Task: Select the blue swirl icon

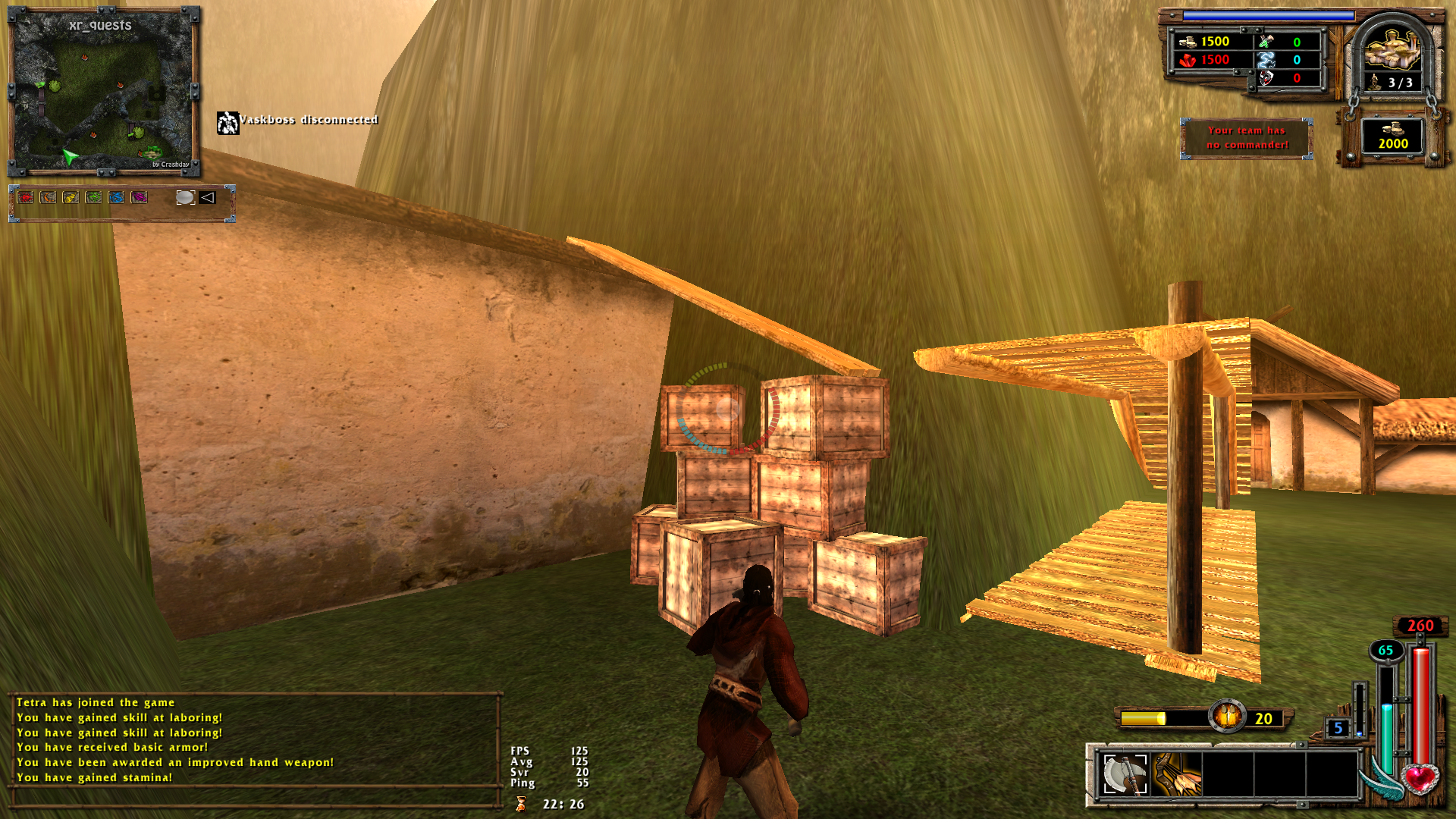Action: 117,197
